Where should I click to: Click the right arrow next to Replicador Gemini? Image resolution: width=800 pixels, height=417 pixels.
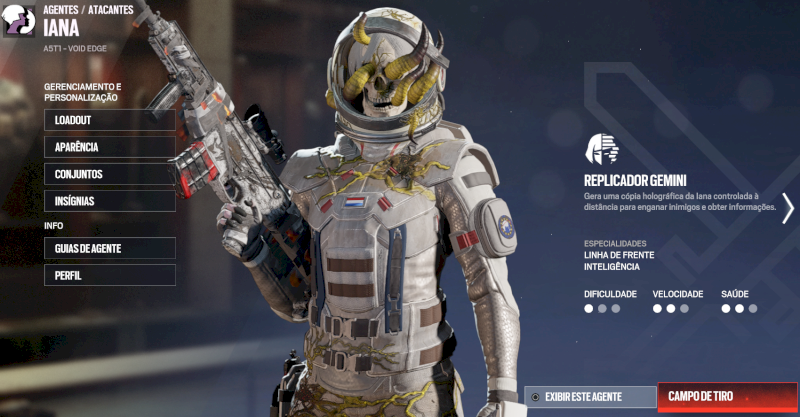coord(788,208)
